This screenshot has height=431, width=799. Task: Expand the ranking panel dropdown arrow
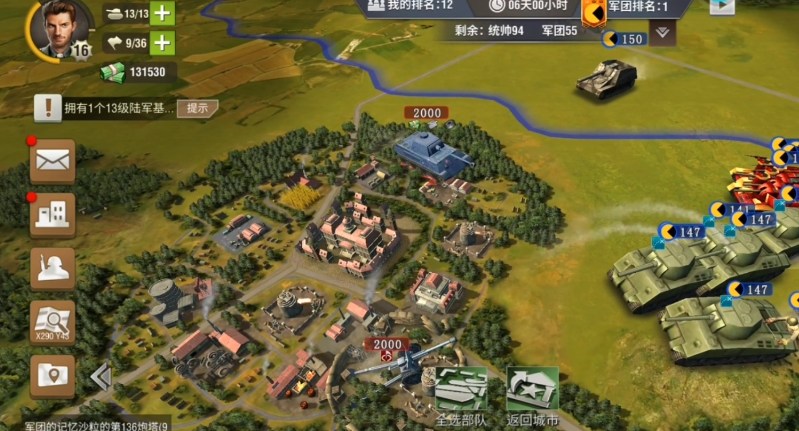[663, 32]
